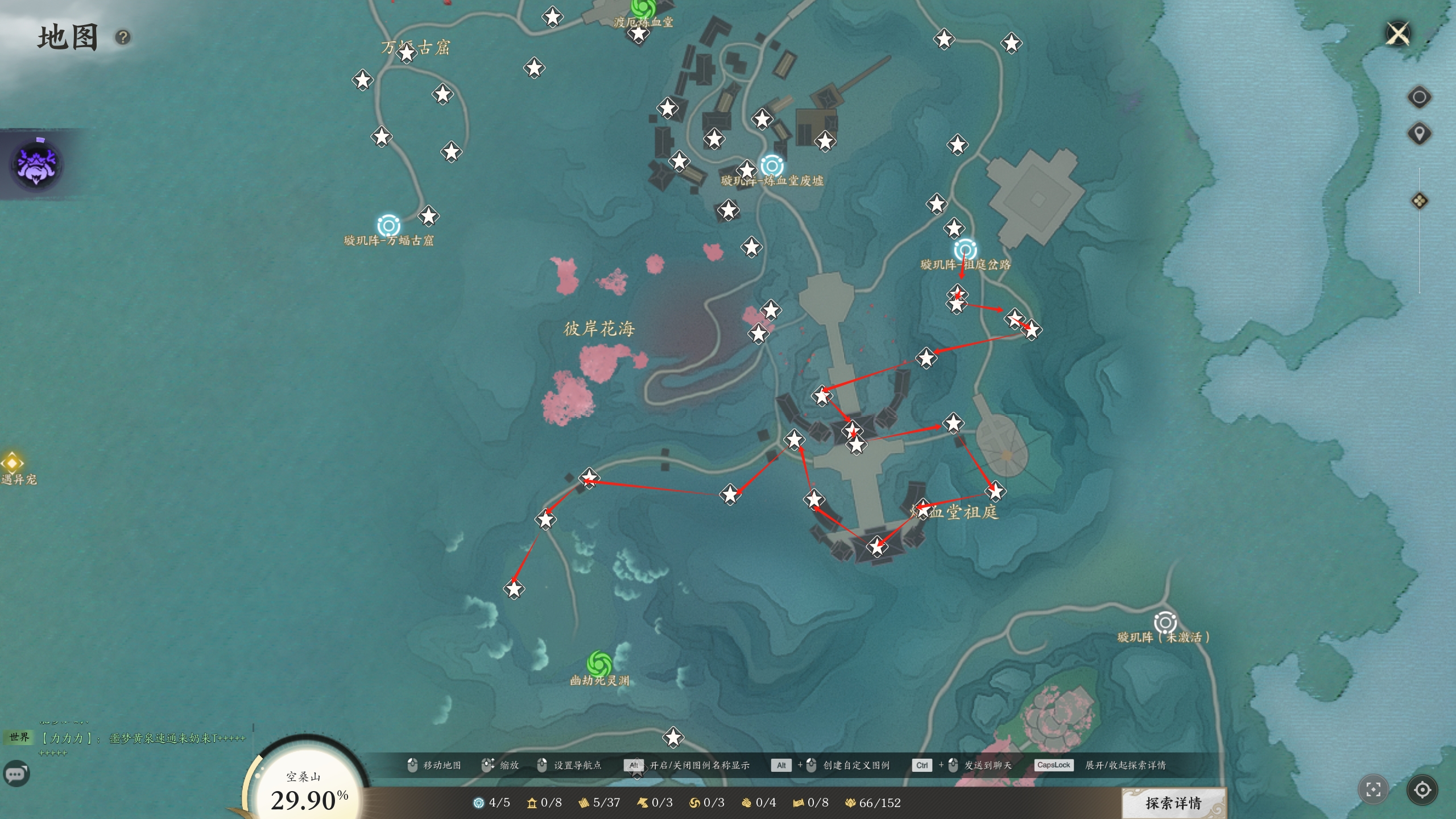1456x819 pixels.
Task: Click the four-dot handle on the zoom slider
Action: 1419,201
